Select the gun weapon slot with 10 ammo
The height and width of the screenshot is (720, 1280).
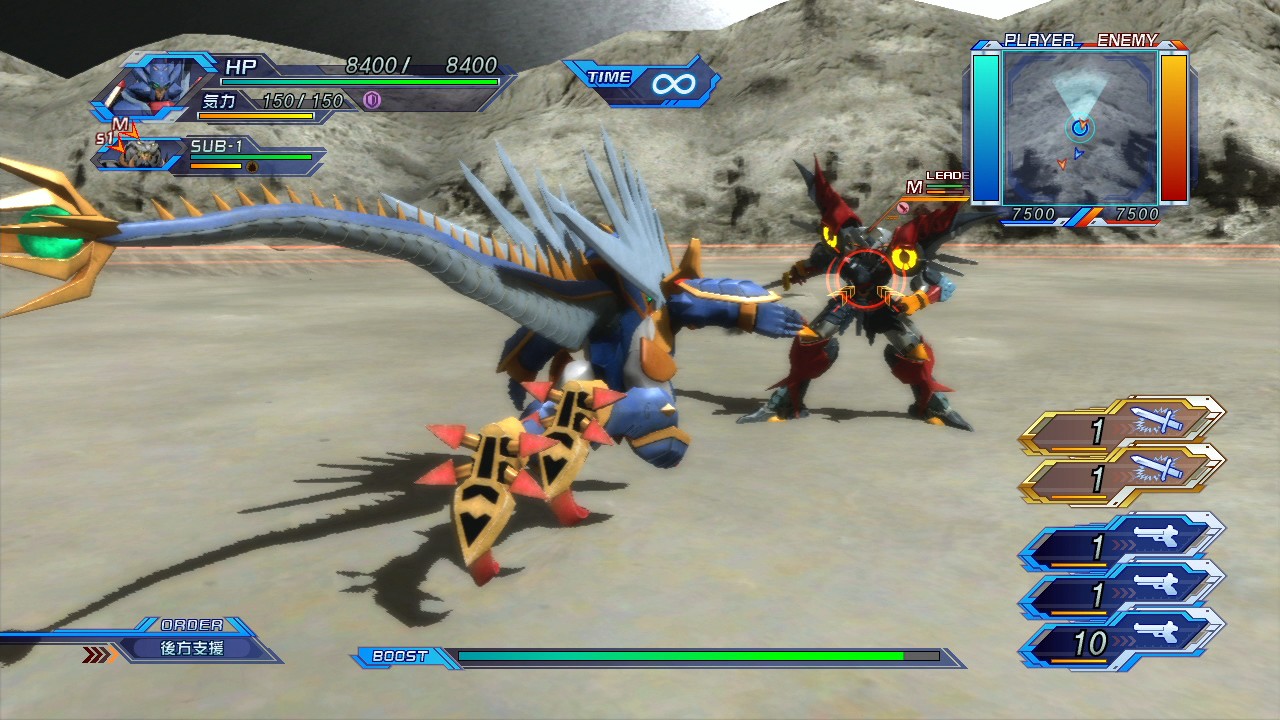coord(1124,643)
